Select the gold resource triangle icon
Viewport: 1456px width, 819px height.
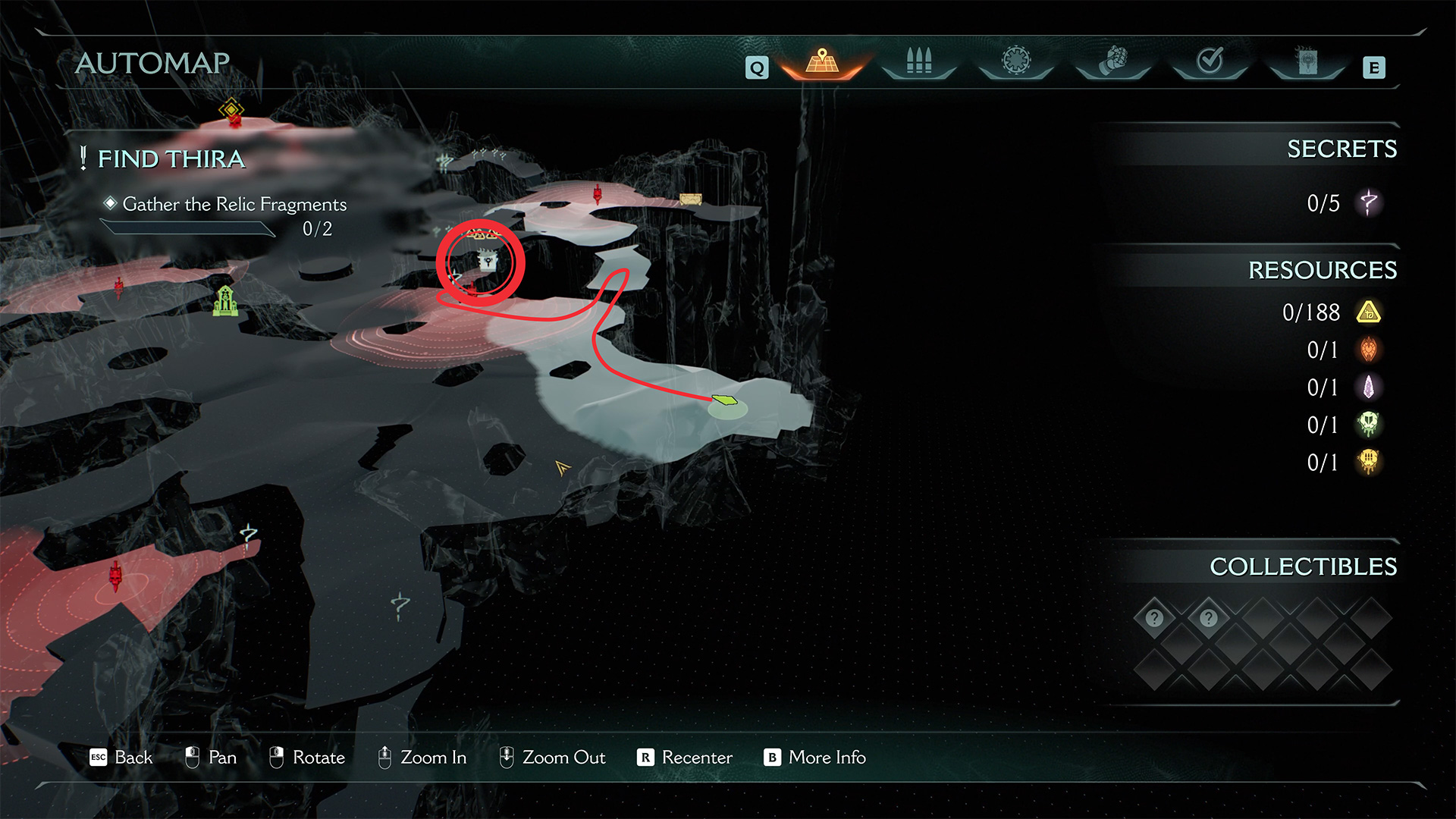coord(1369,312)
